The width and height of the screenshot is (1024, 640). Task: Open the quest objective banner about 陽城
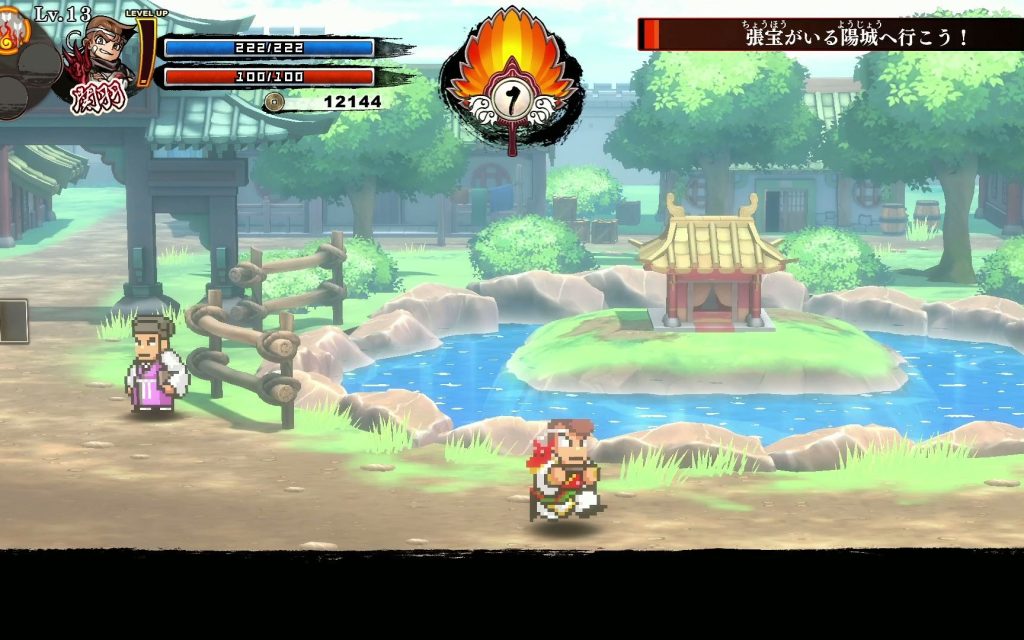(x=830, y=36)
